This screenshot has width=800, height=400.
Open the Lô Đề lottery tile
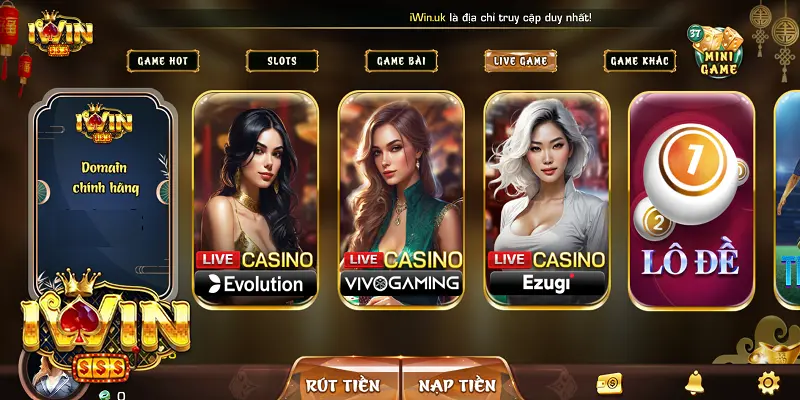(x=691, y=198)
